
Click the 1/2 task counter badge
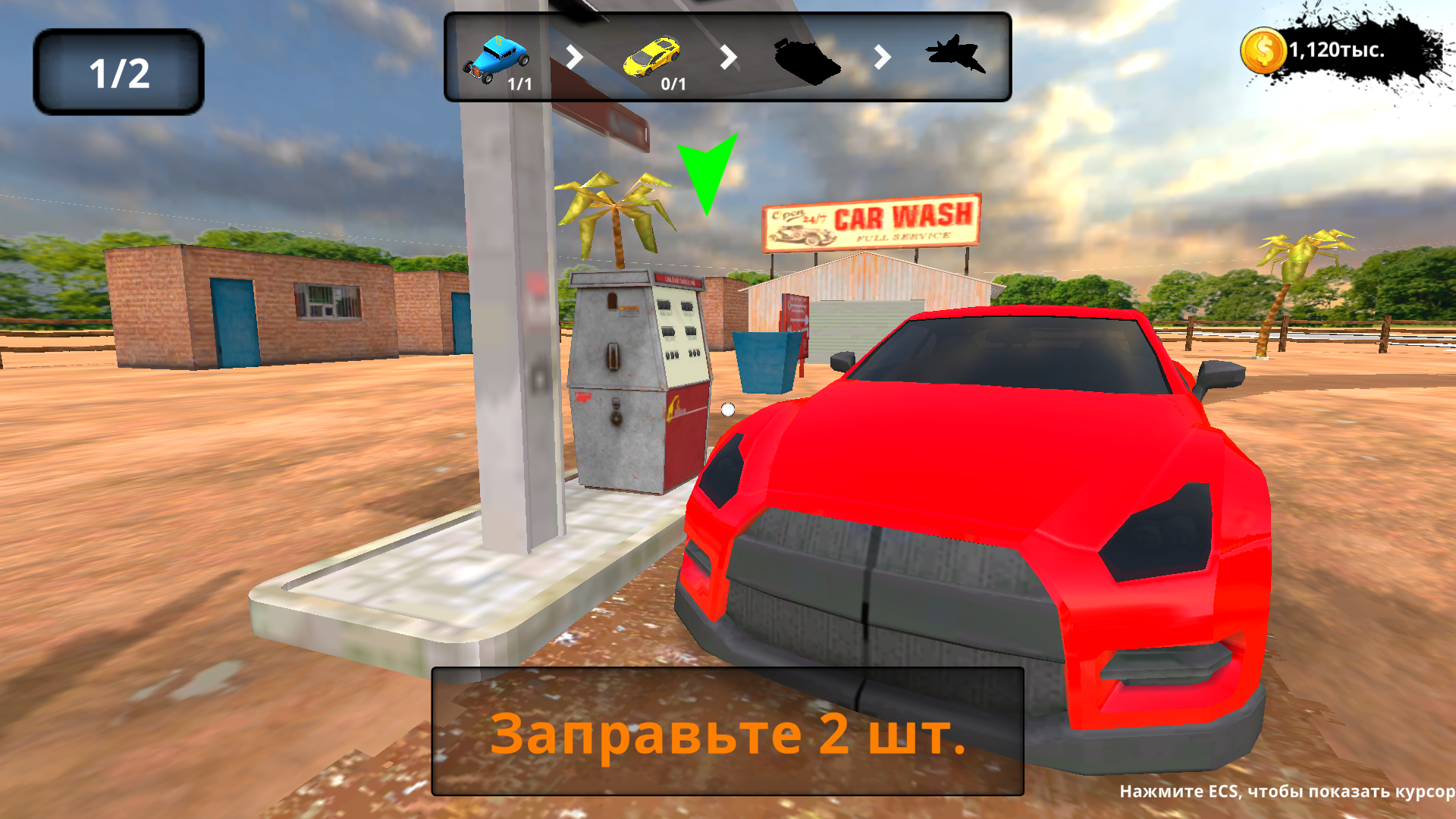118,70
